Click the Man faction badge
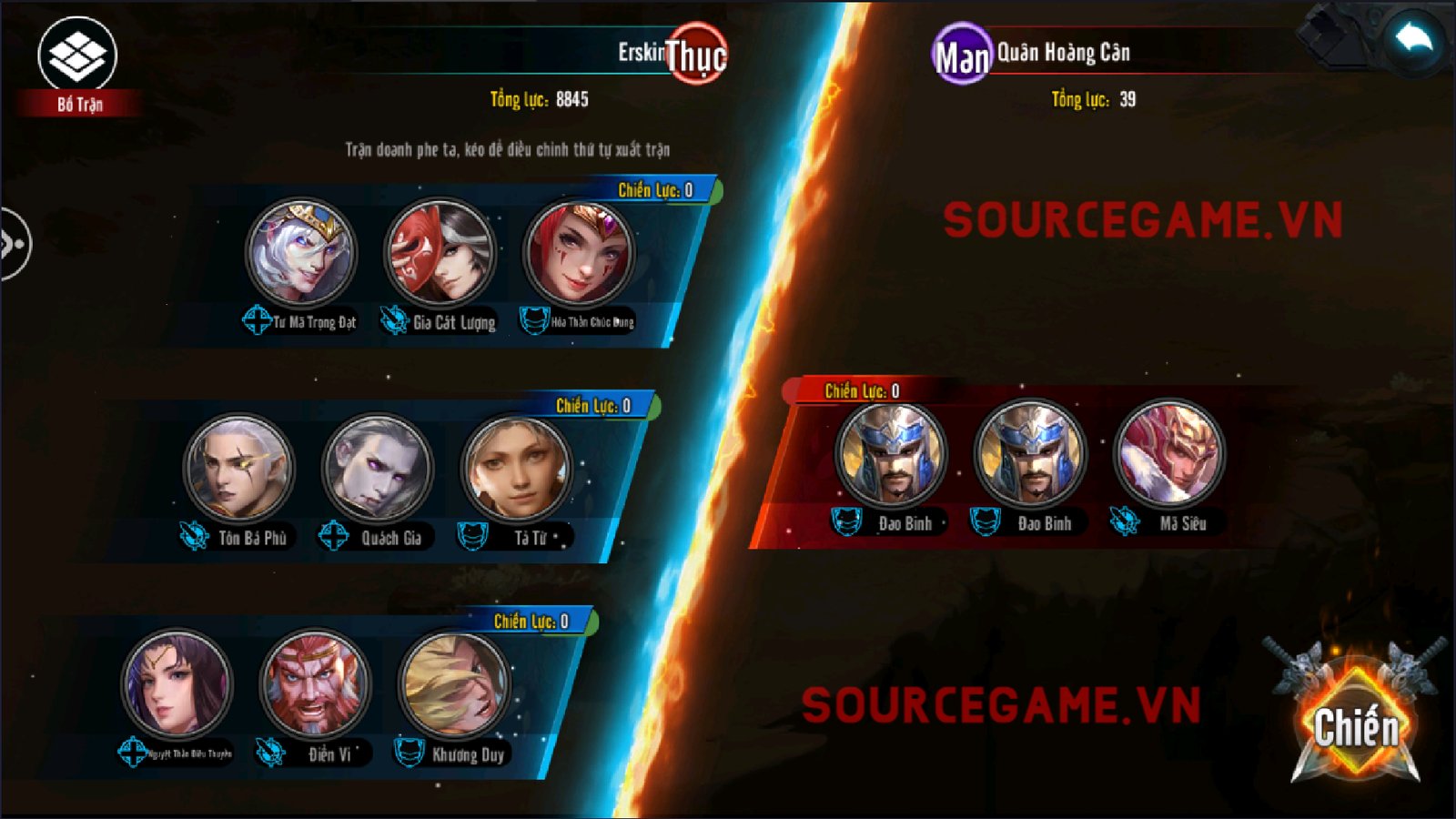Screen dimensions: 1456x819 (962, 55)
